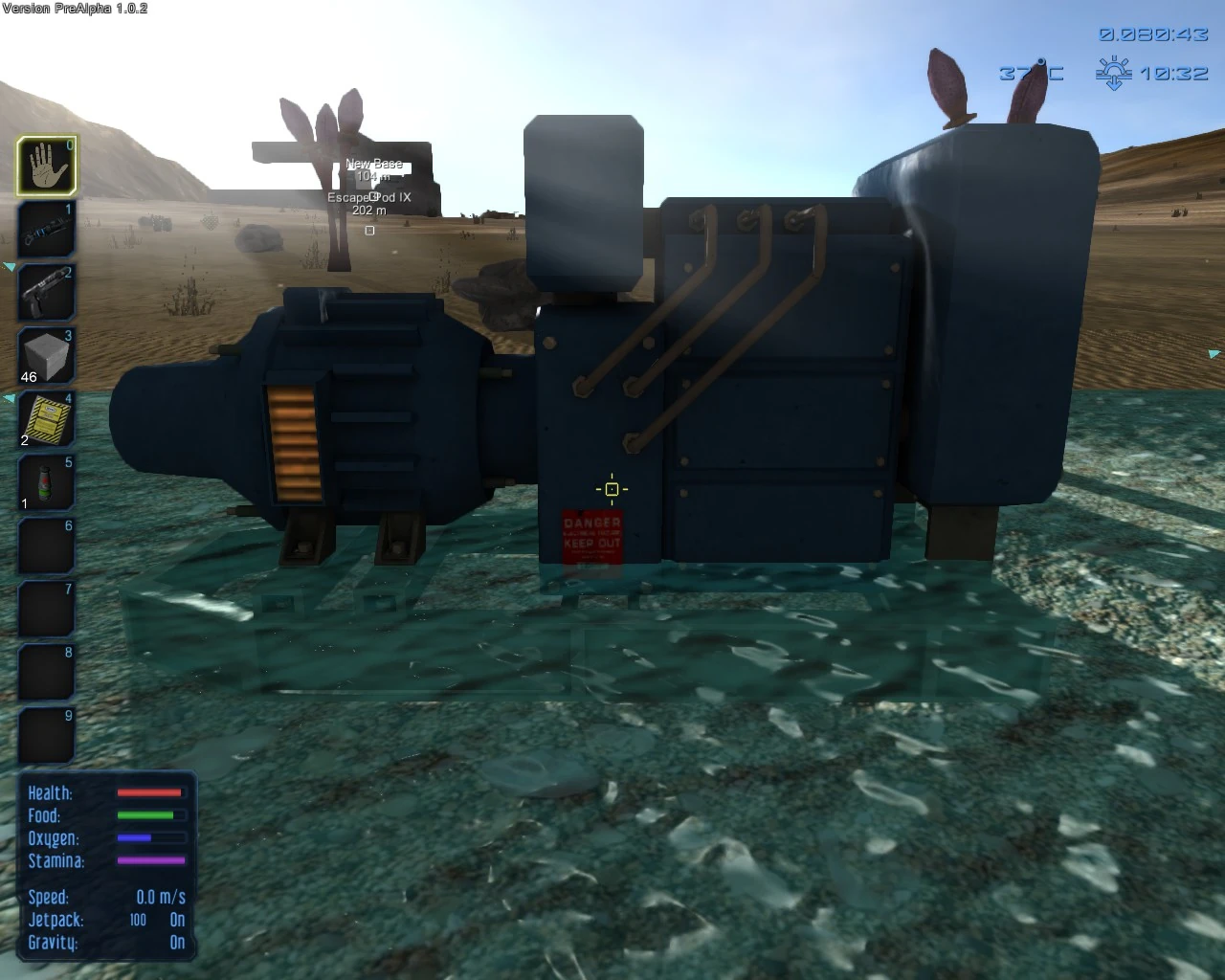Open the yellow manual item in slot 4

click(44, 418)
